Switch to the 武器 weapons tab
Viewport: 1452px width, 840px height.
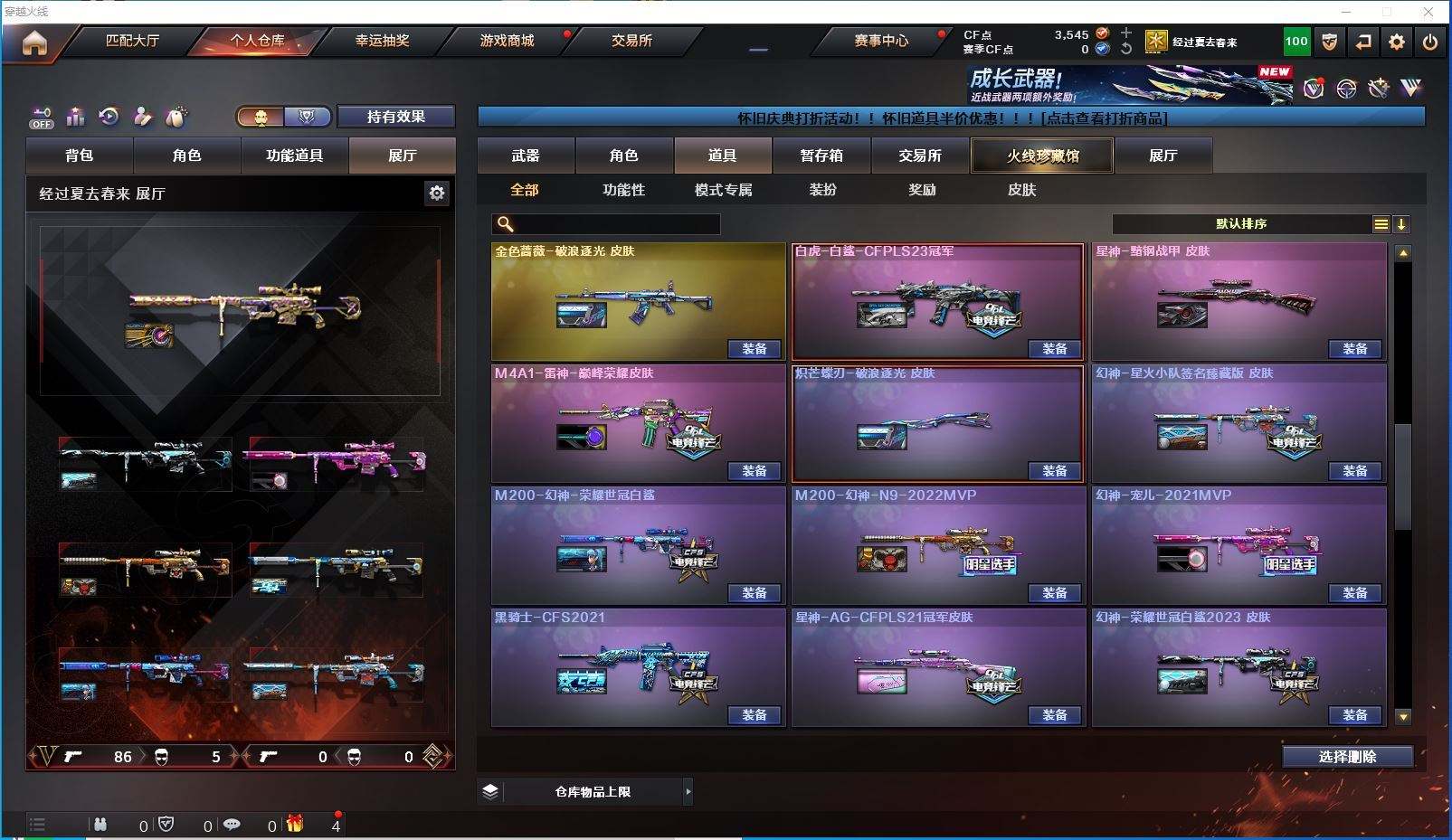pos(526,156)
